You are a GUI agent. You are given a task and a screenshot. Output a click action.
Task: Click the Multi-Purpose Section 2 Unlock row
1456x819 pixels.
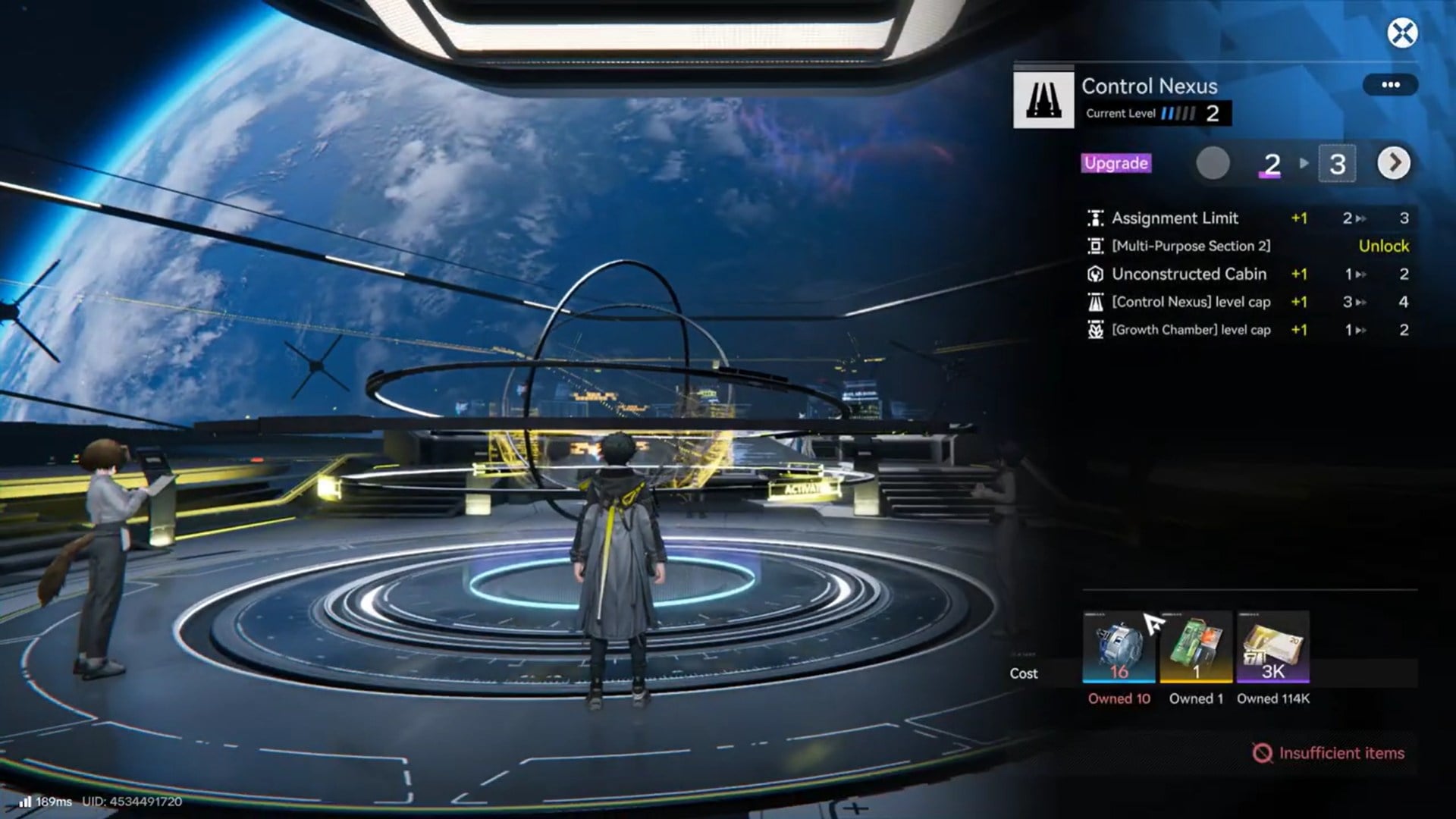pos(1248,246)
